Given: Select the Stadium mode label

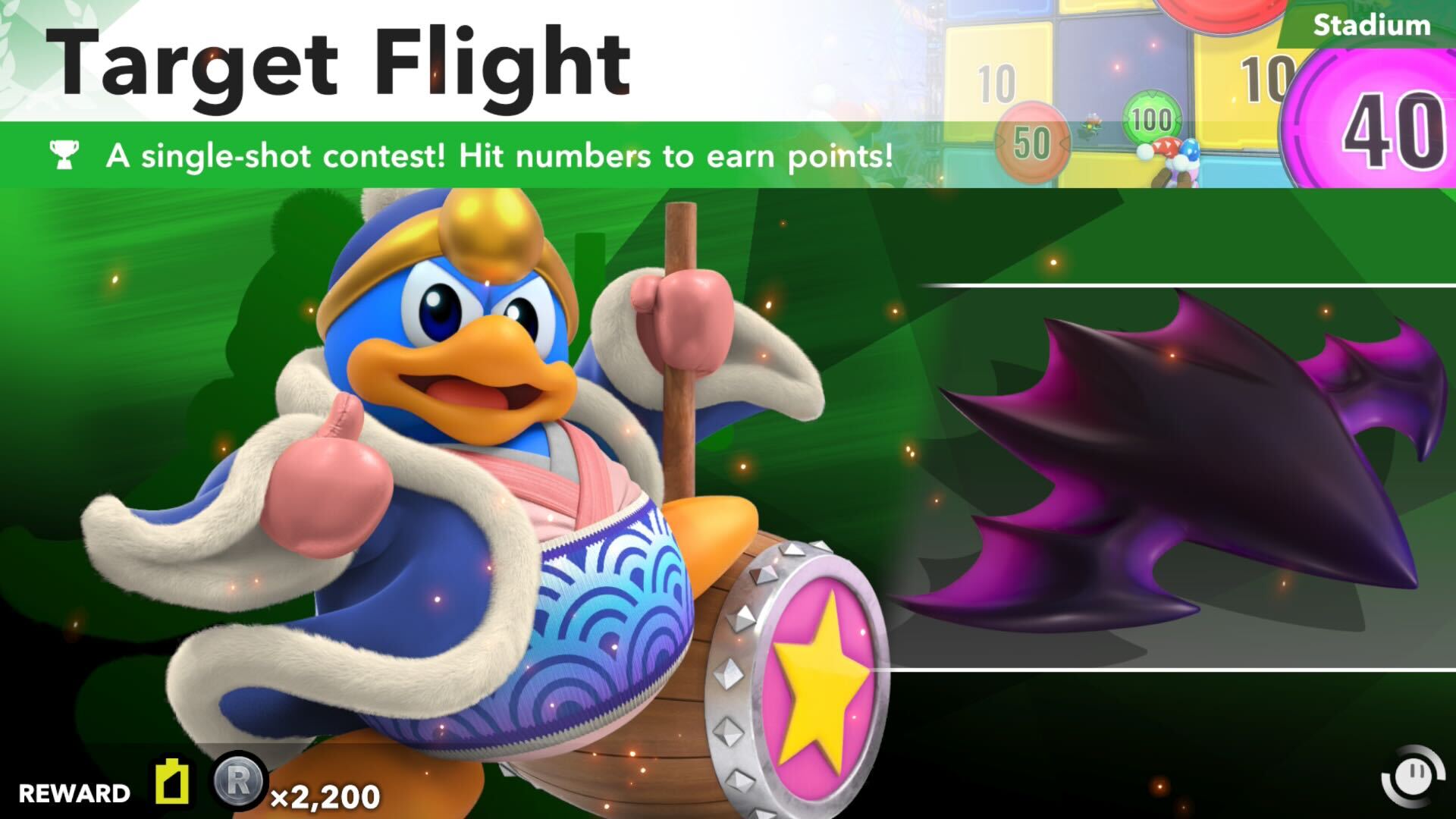Looking at the screenshot, I should point(1371,25).
